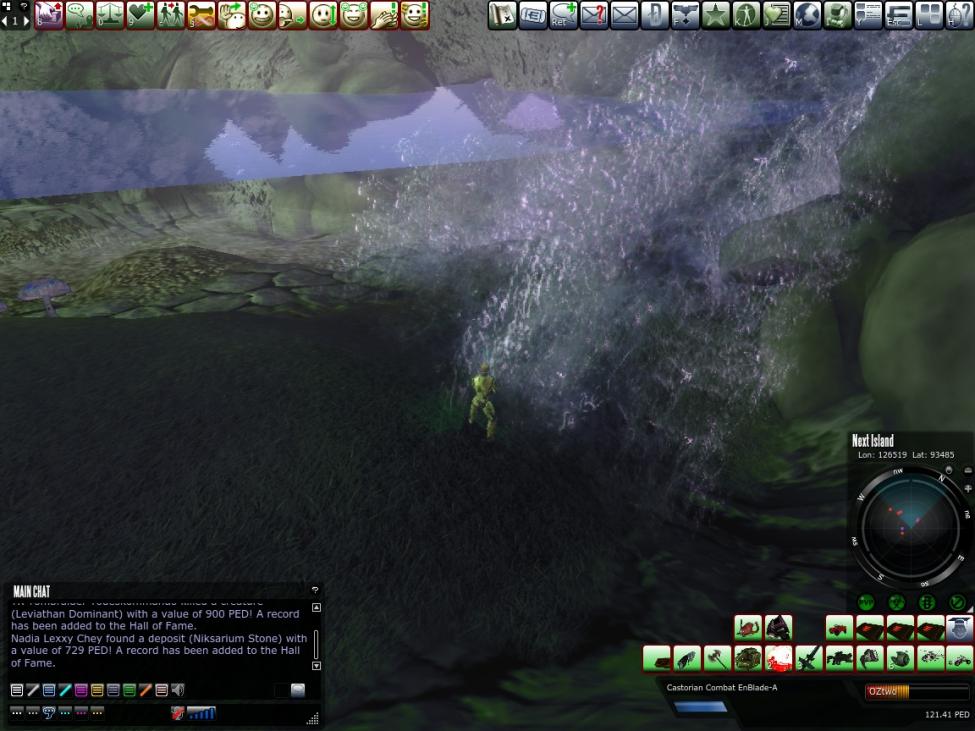Image resolution: width=975 pixels, height=731 pixels.
Task: Click the red question mark help icon
Action: pyautogui.click(x=594, y=15)
